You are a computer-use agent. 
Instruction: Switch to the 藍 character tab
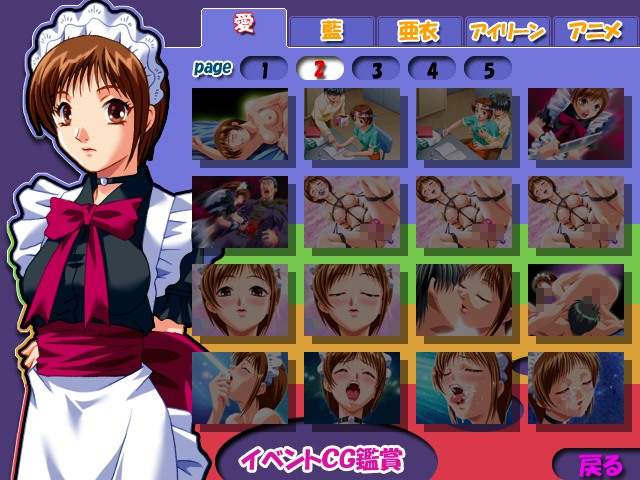coord(331,30)
